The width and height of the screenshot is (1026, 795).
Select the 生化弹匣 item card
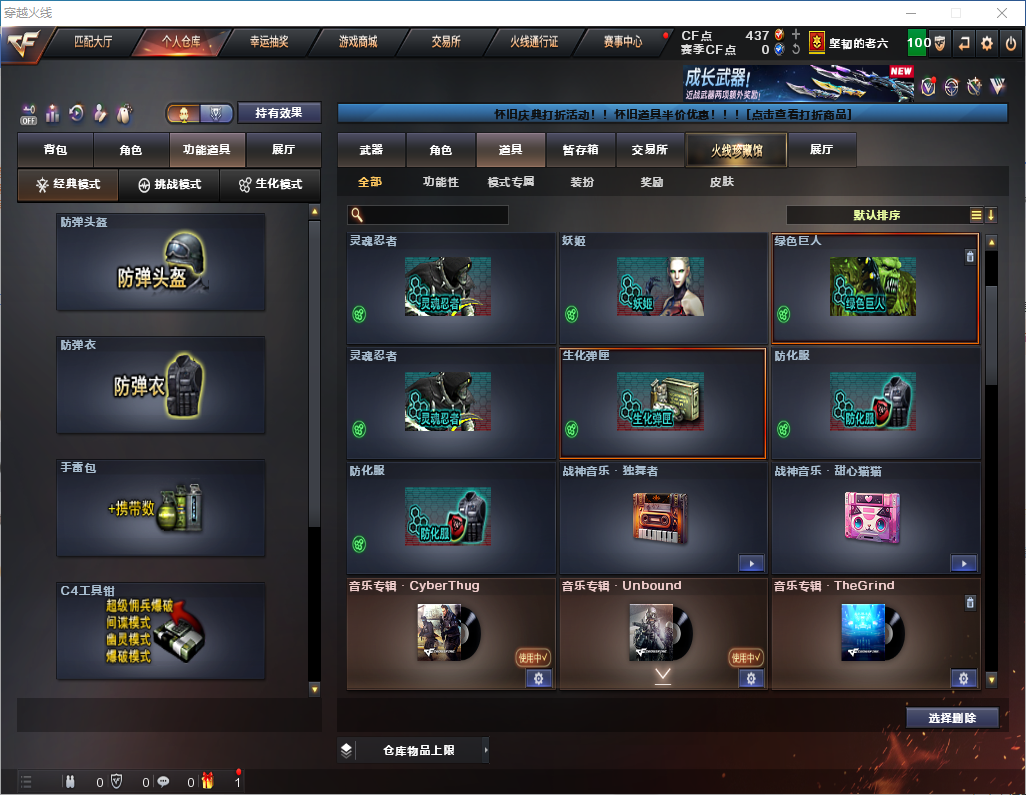663,403
